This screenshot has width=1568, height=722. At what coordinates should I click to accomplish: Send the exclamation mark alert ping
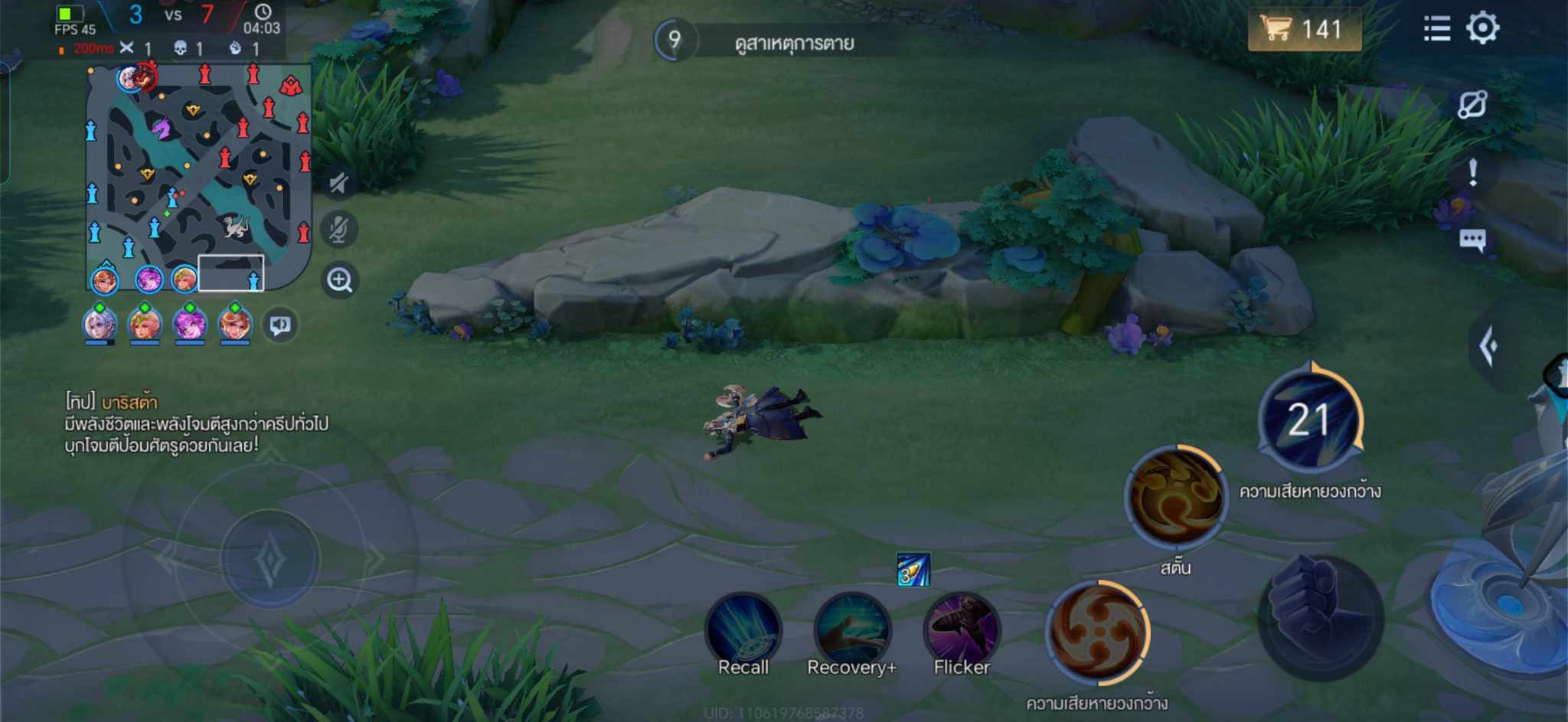[1472, 172]
